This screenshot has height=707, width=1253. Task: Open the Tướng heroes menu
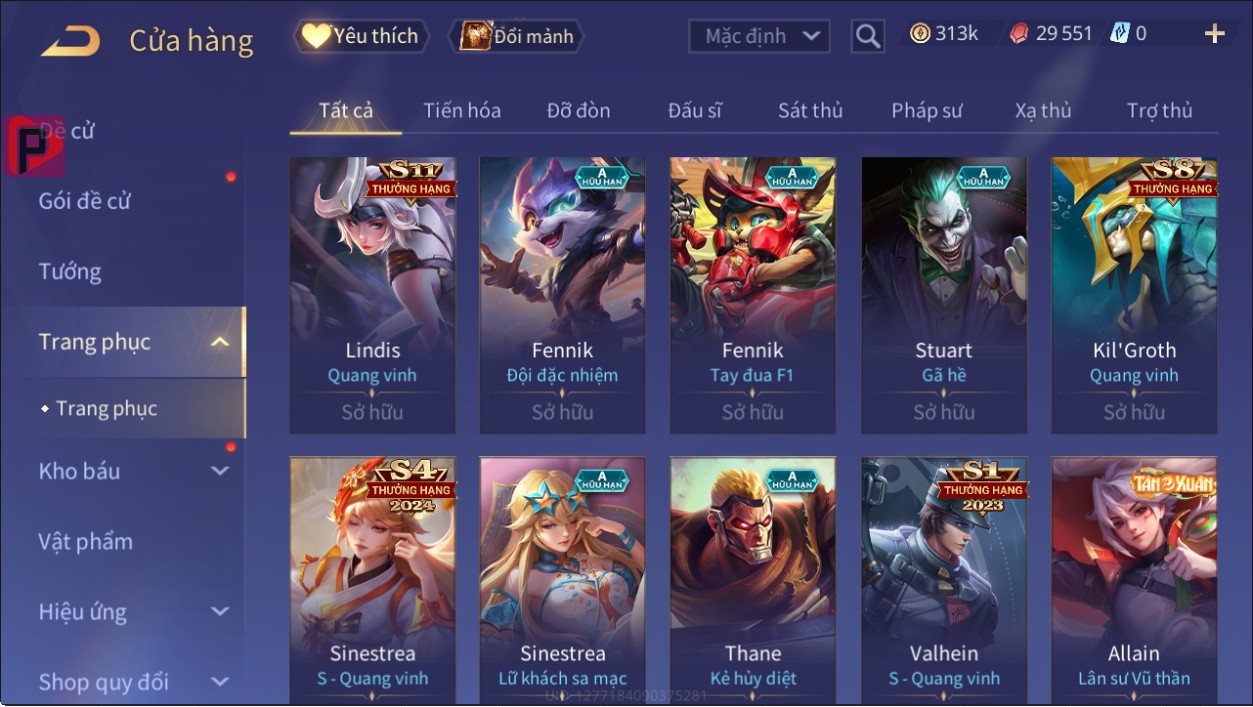click(70, 271)
